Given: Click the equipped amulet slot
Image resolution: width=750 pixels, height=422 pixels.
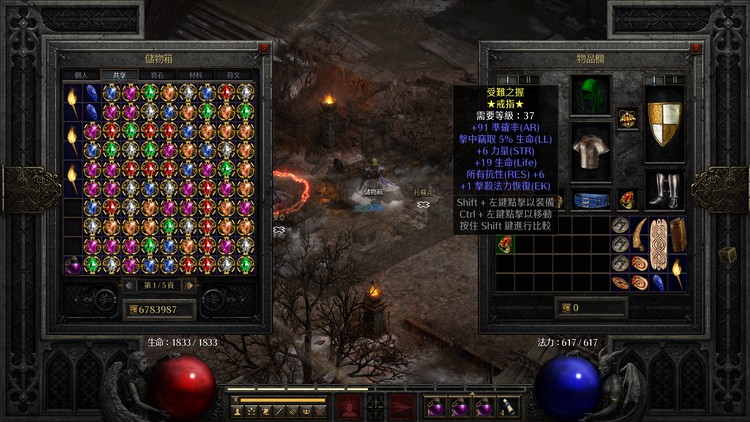Looking at the screenshot, I should click(627, 118).
